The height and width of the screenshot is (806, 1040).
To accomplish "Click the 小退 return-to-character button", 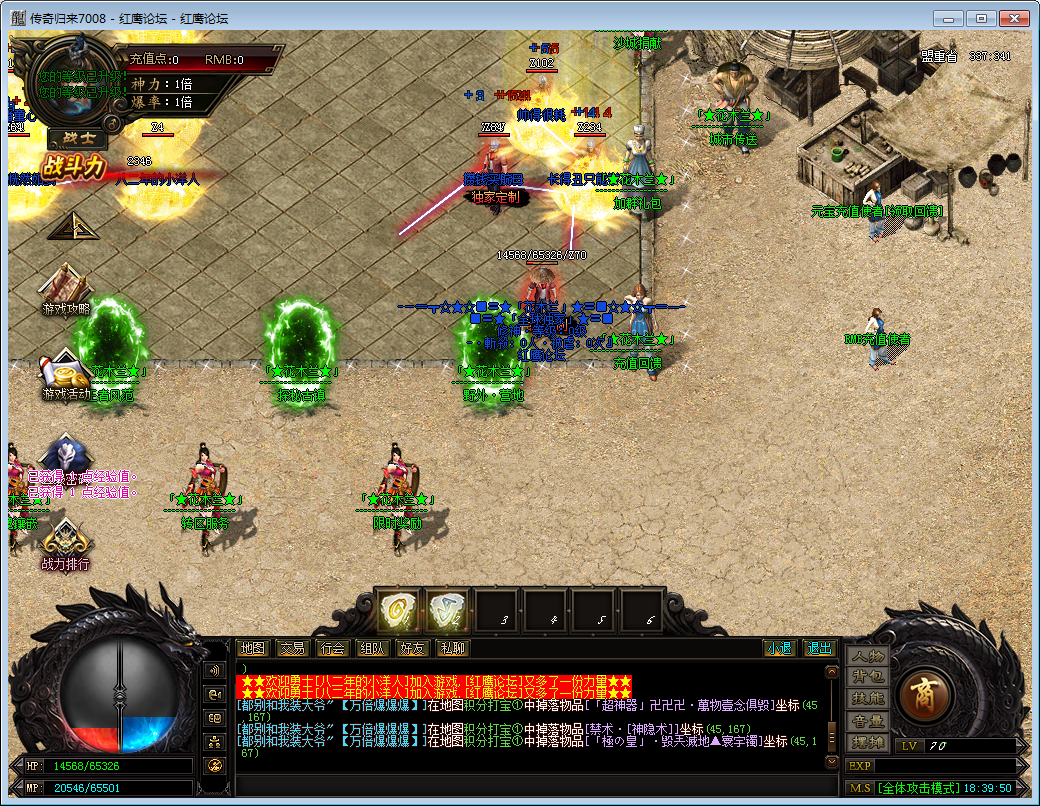I will point(780,648).
